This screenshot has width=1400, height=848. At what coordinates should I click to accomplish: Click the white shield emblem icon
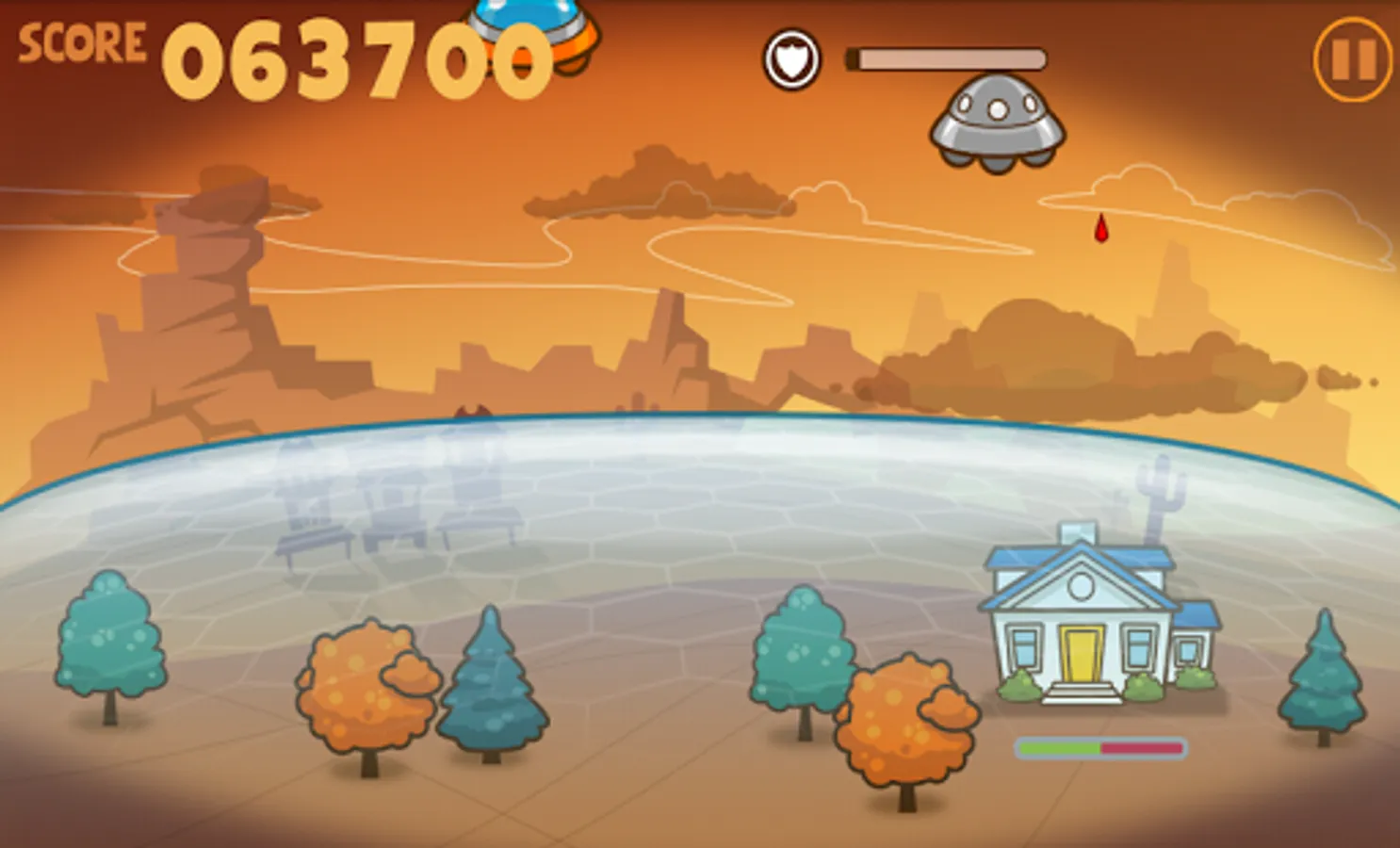[791, 58]
